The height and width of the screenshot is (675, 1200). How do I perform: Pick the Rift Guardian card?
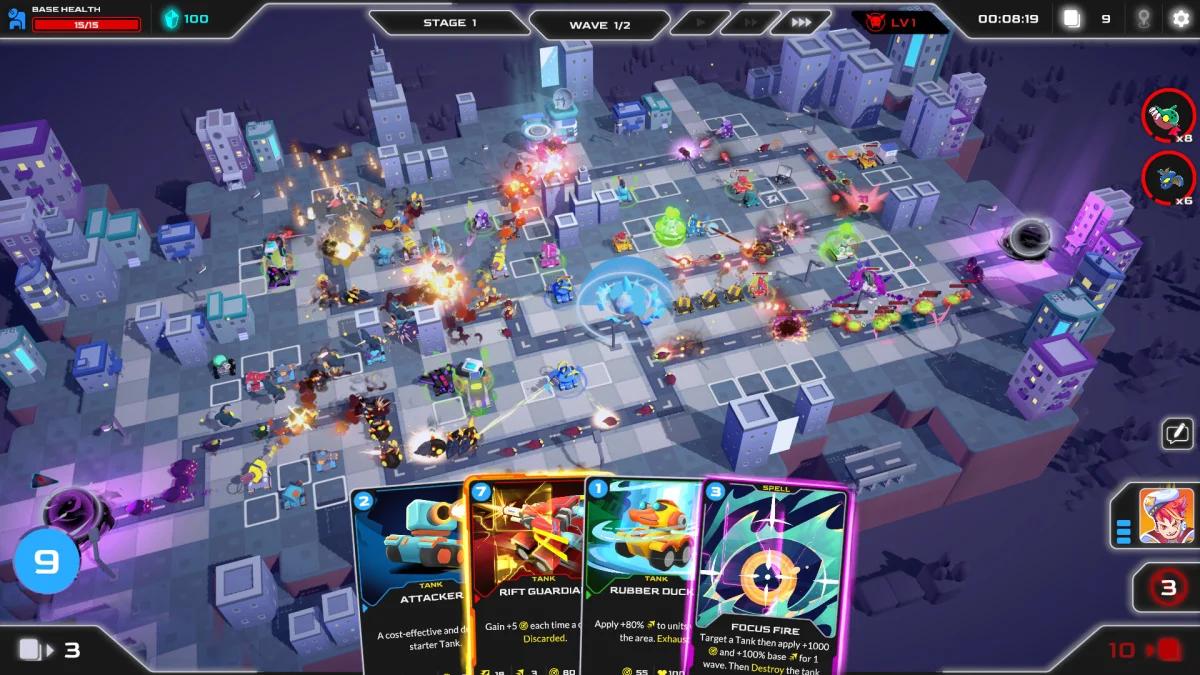coord(525,575)
